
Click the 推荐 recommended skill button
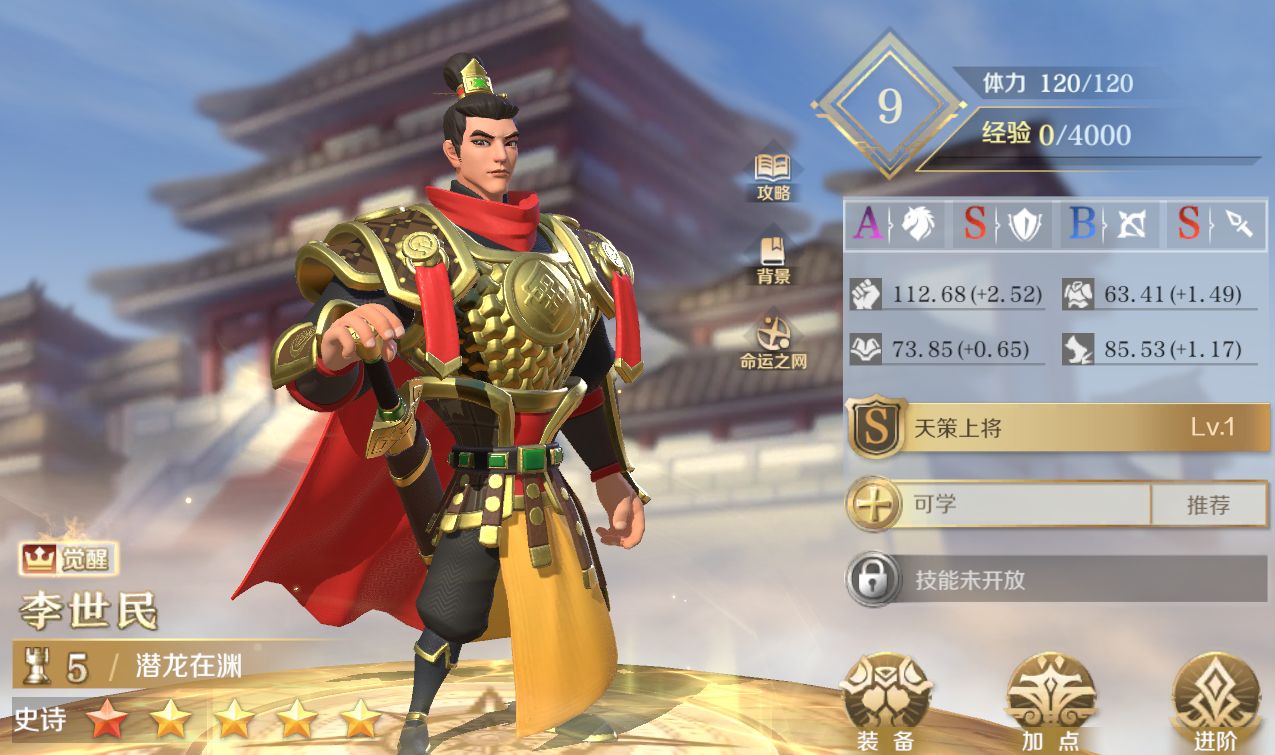1208,505
